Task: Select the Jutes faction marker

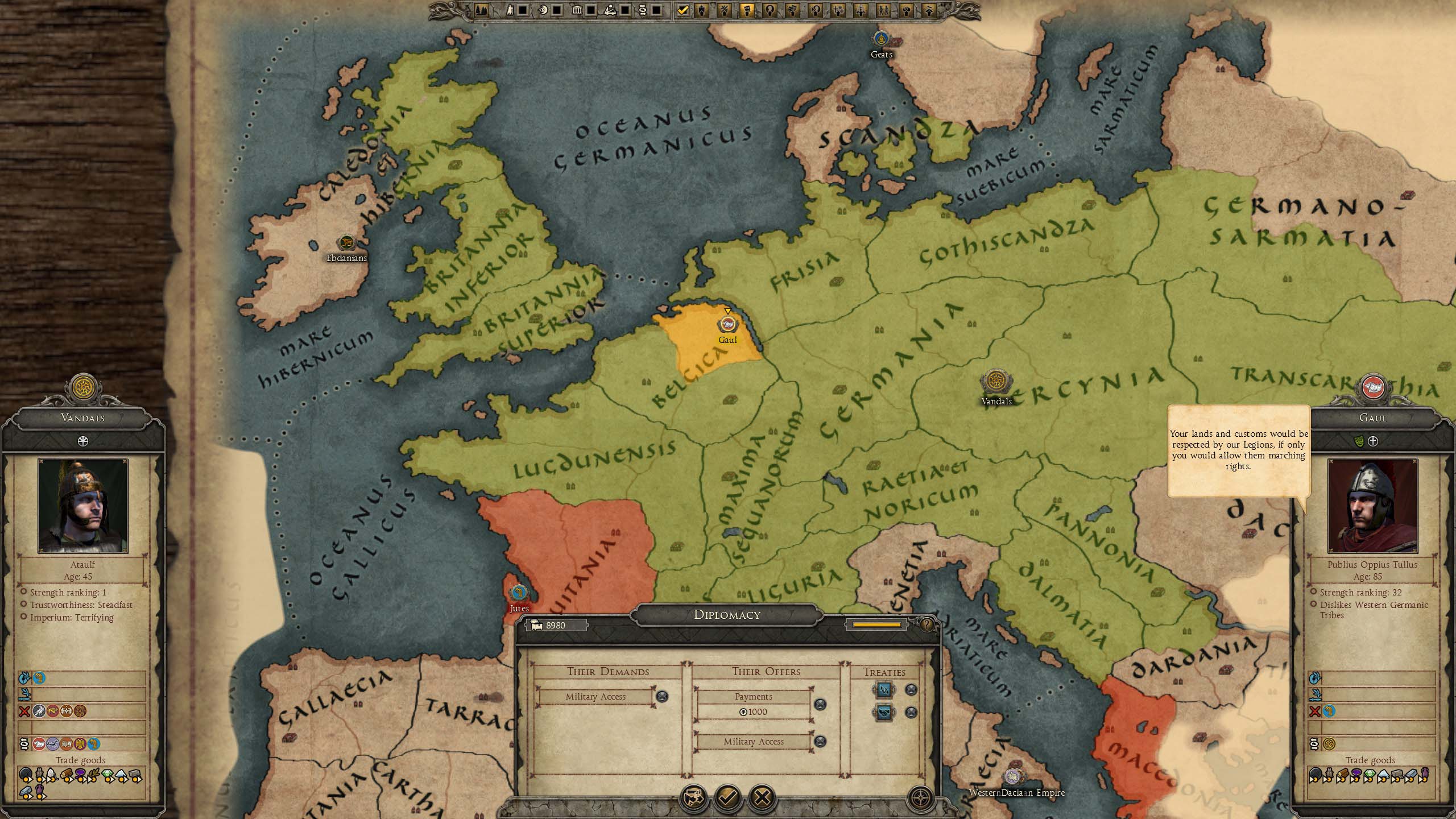Action: 518,593
